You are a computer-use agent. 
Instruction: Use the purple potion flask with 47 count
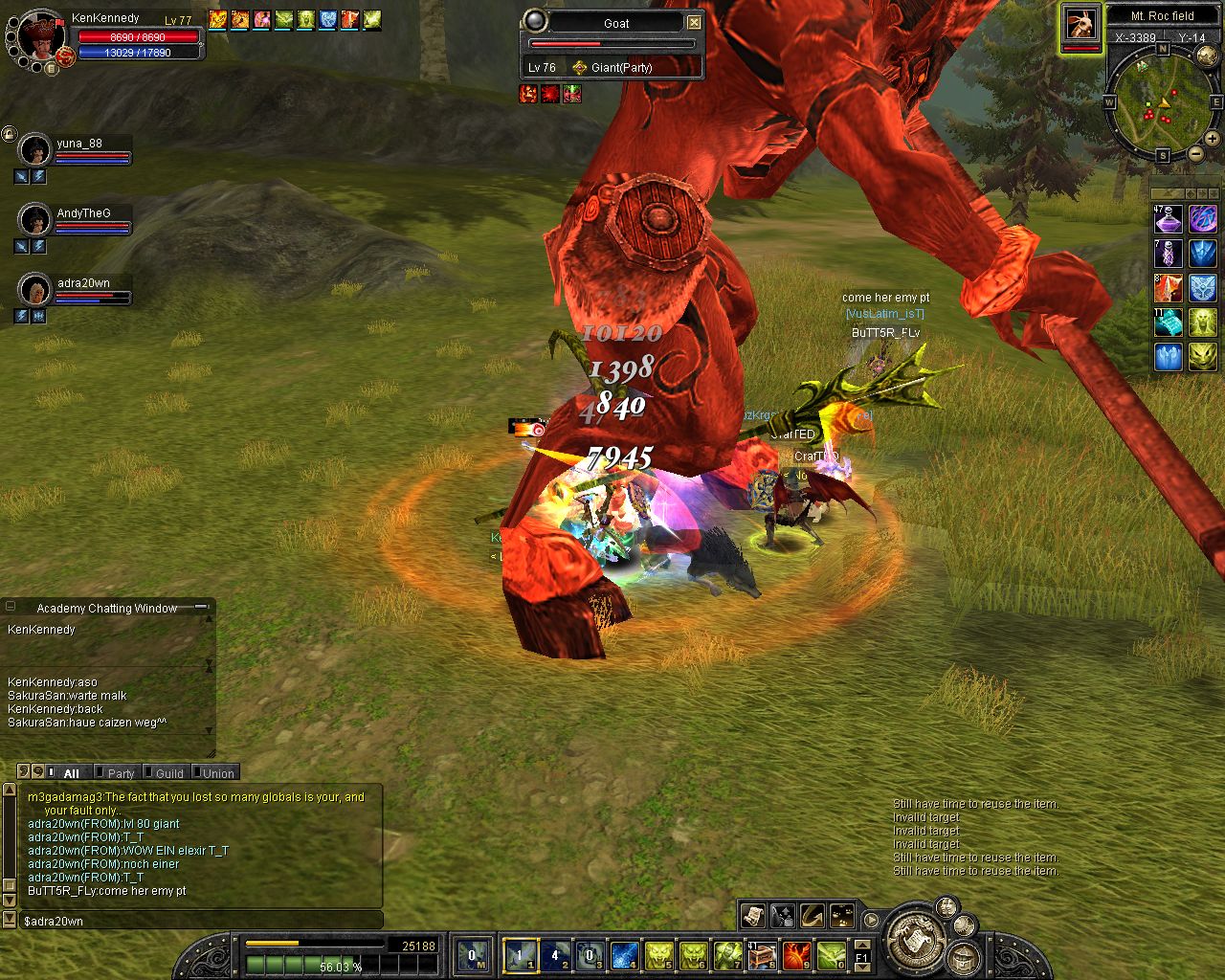1169,220
